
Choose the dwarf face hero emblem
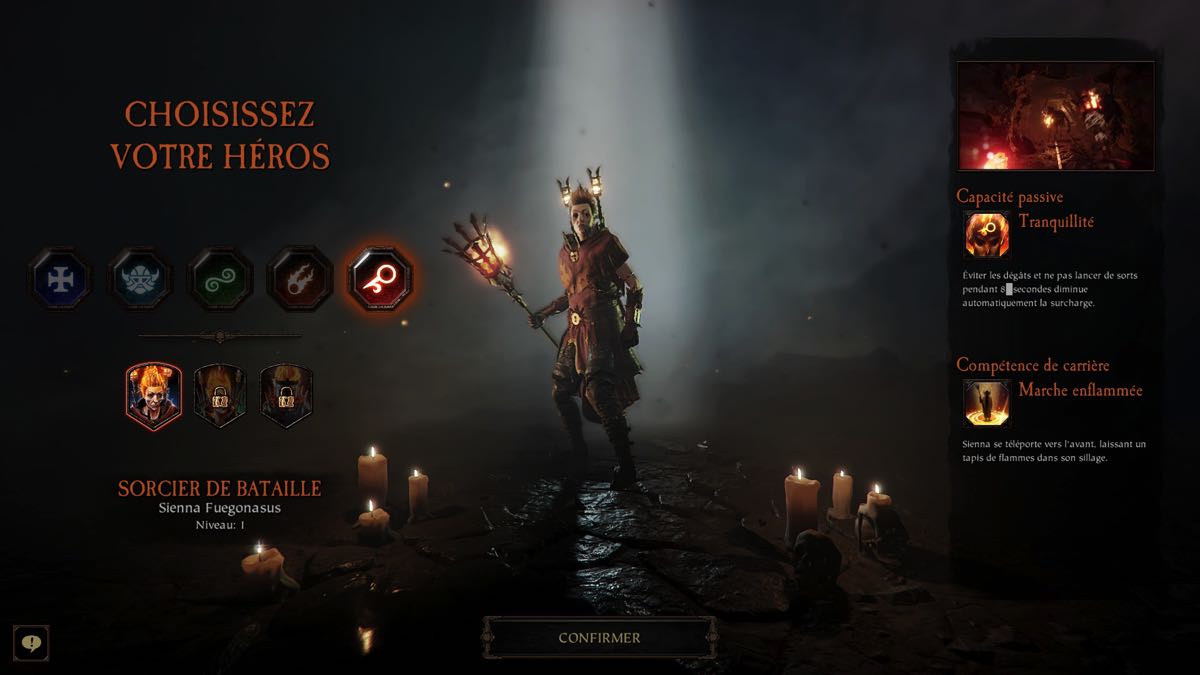[x=140, y=277]
